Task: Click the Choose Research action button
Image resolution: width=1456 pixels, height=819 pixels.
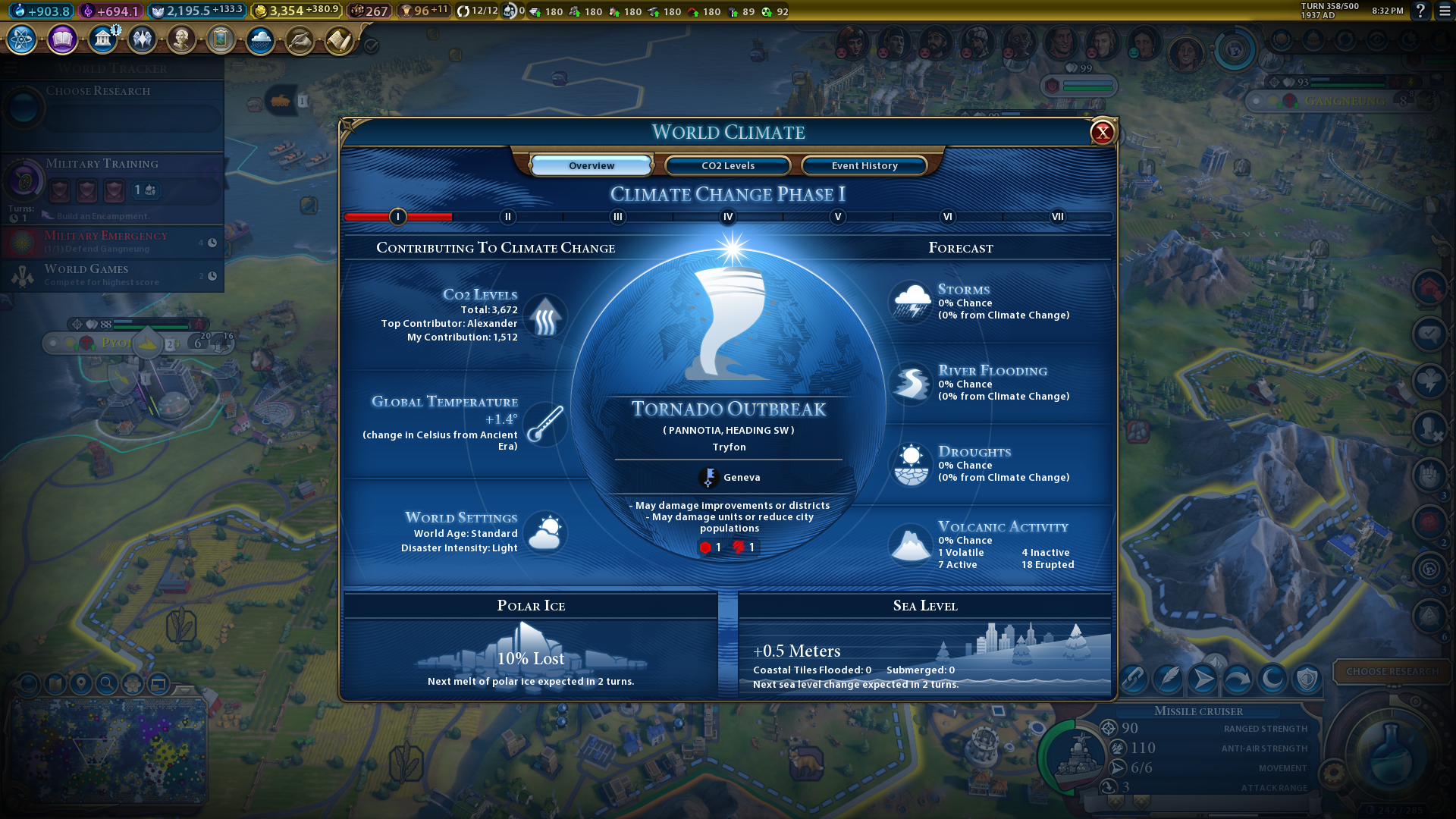Action: coord(1392,671)
